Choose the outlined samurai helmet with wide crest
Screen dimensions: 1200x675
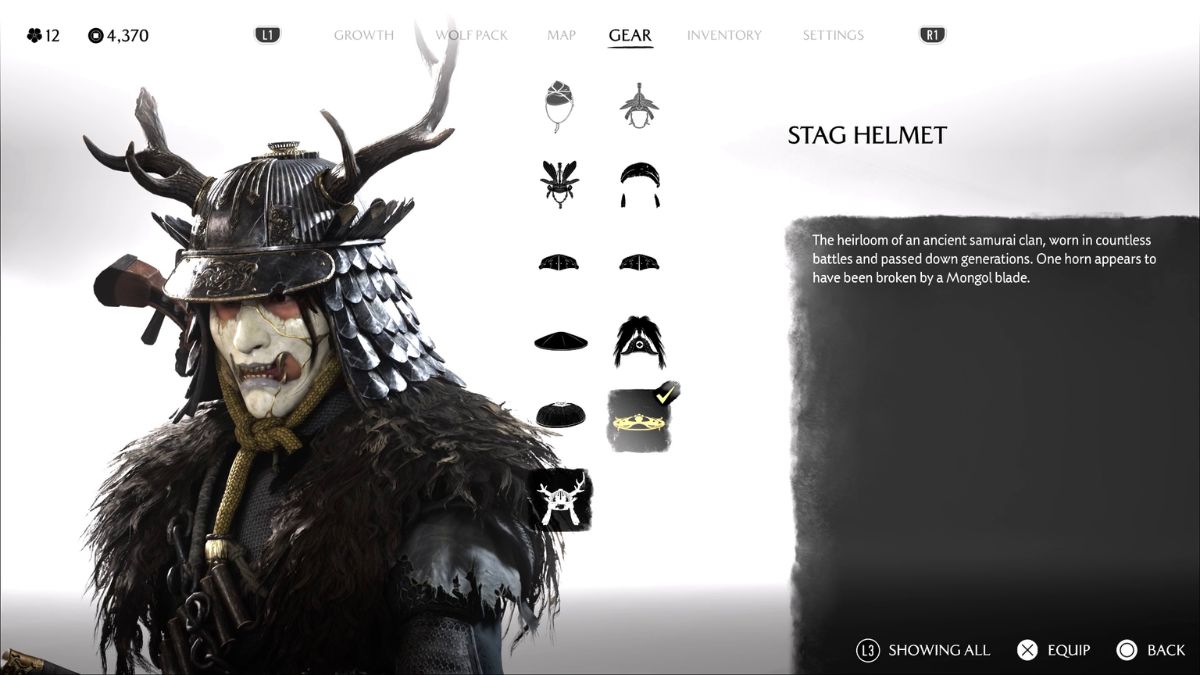click(x=639, y=106)
